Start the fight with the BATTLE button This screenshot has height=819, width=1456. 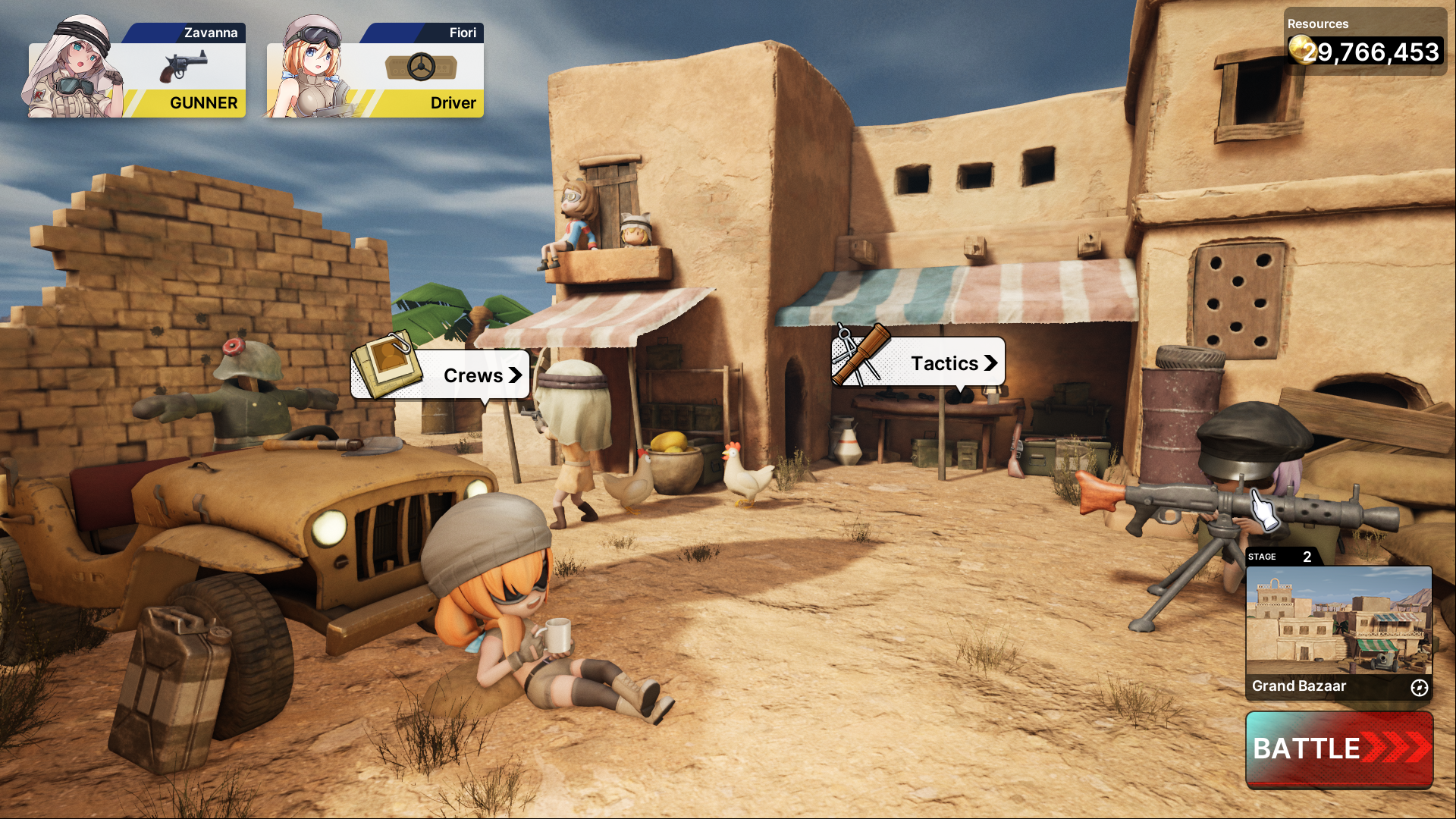[1339, 748]
